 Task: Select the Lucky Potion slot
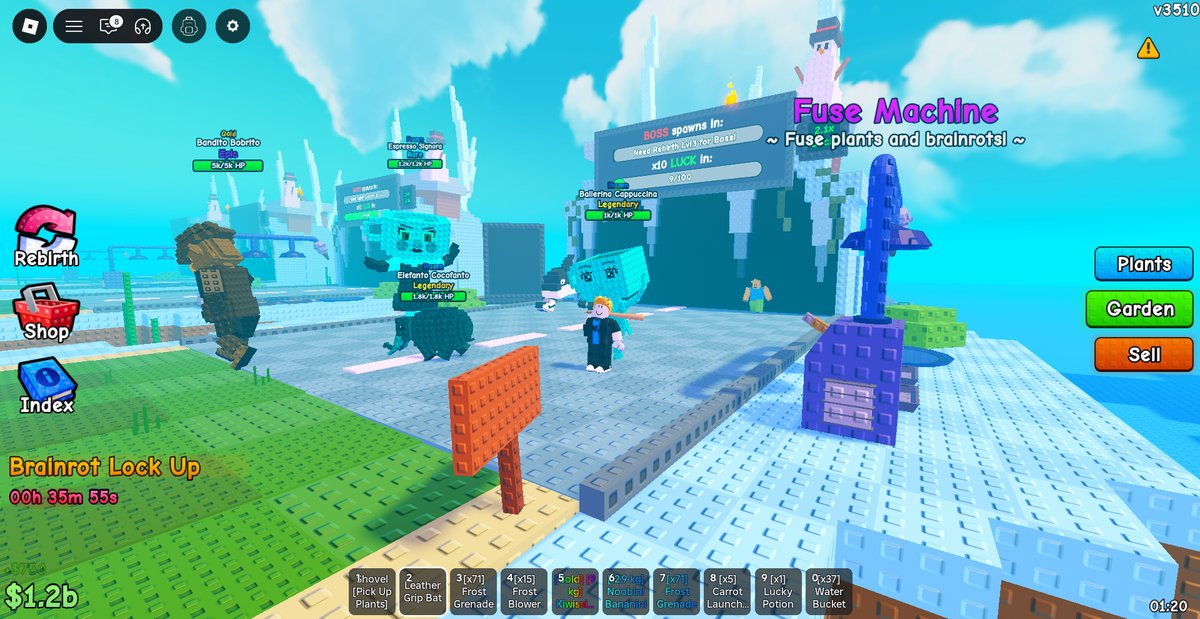tap(778, 592)
